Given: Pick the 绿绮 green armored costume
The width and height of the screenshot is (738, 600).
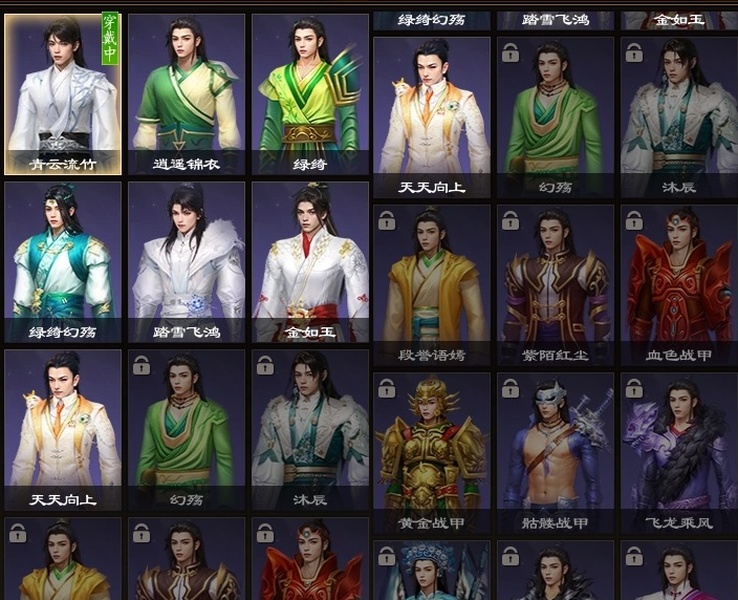Looking at the screenshot, I should tap(309, 94).
